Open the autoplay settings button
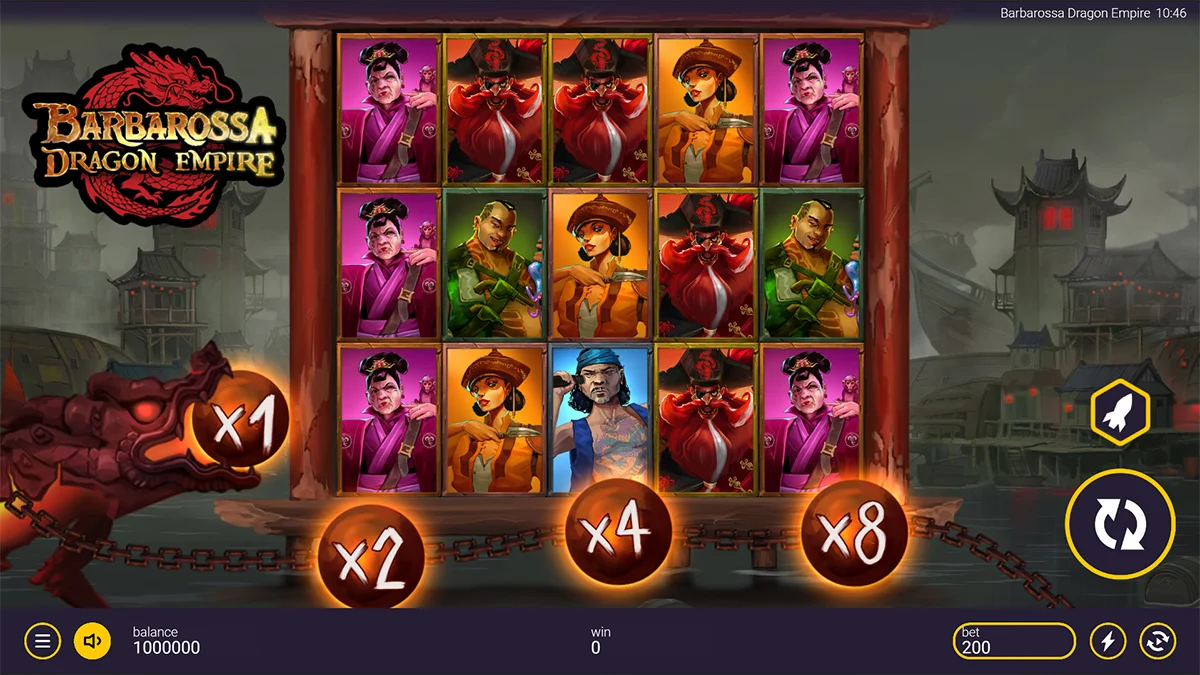Viewport: 1200px width, 675px height. 1157,641
